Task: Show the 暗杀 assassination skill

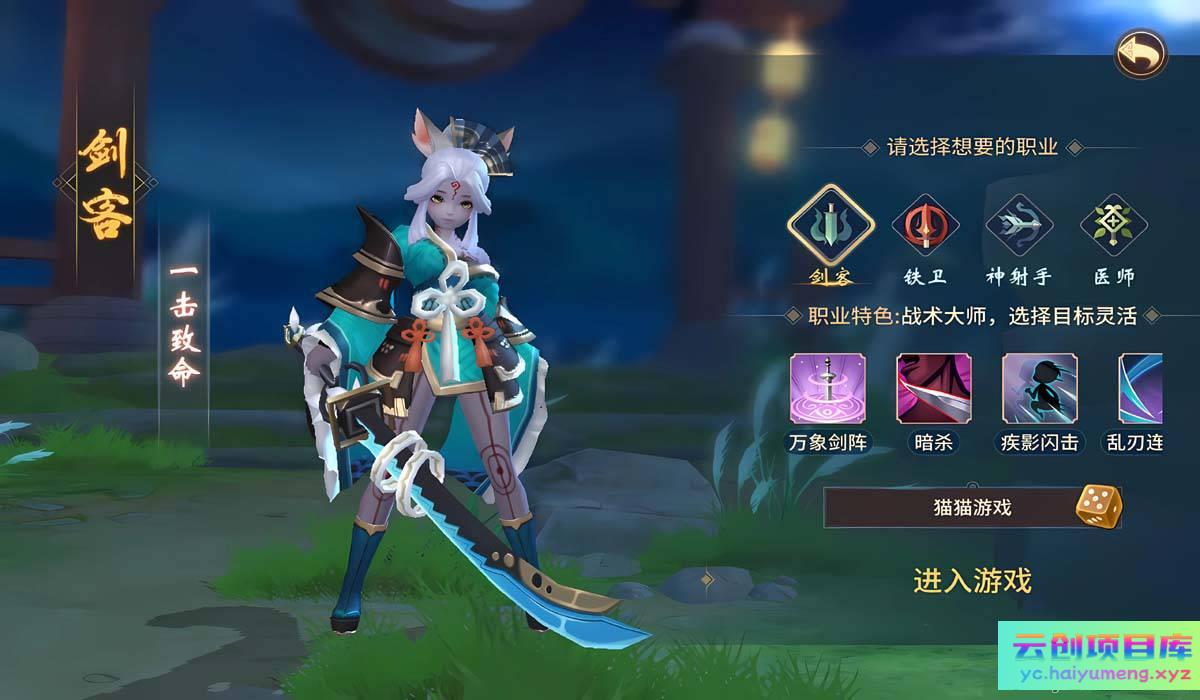Action: click(x=933, y=388)
